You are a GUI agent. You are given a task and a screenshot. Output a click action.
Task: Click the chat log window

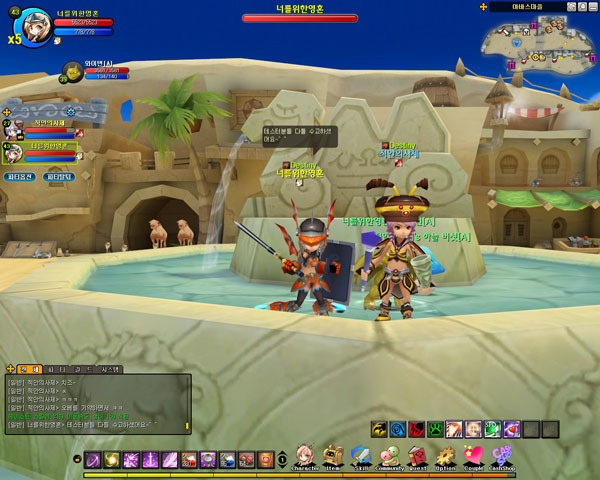95,403
